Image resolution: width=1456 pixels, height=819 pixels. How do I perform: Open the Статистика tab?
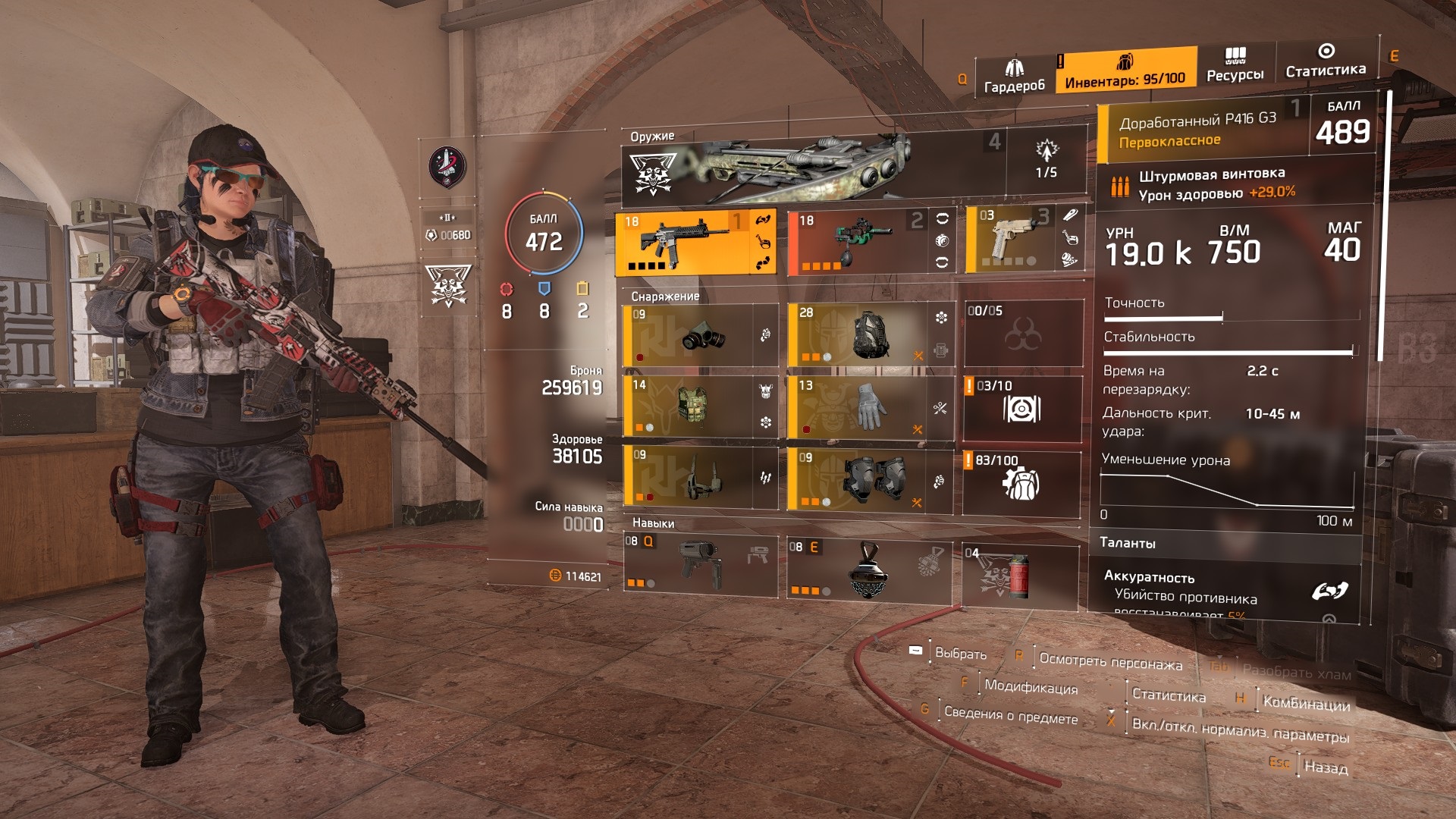[1326, 61]
